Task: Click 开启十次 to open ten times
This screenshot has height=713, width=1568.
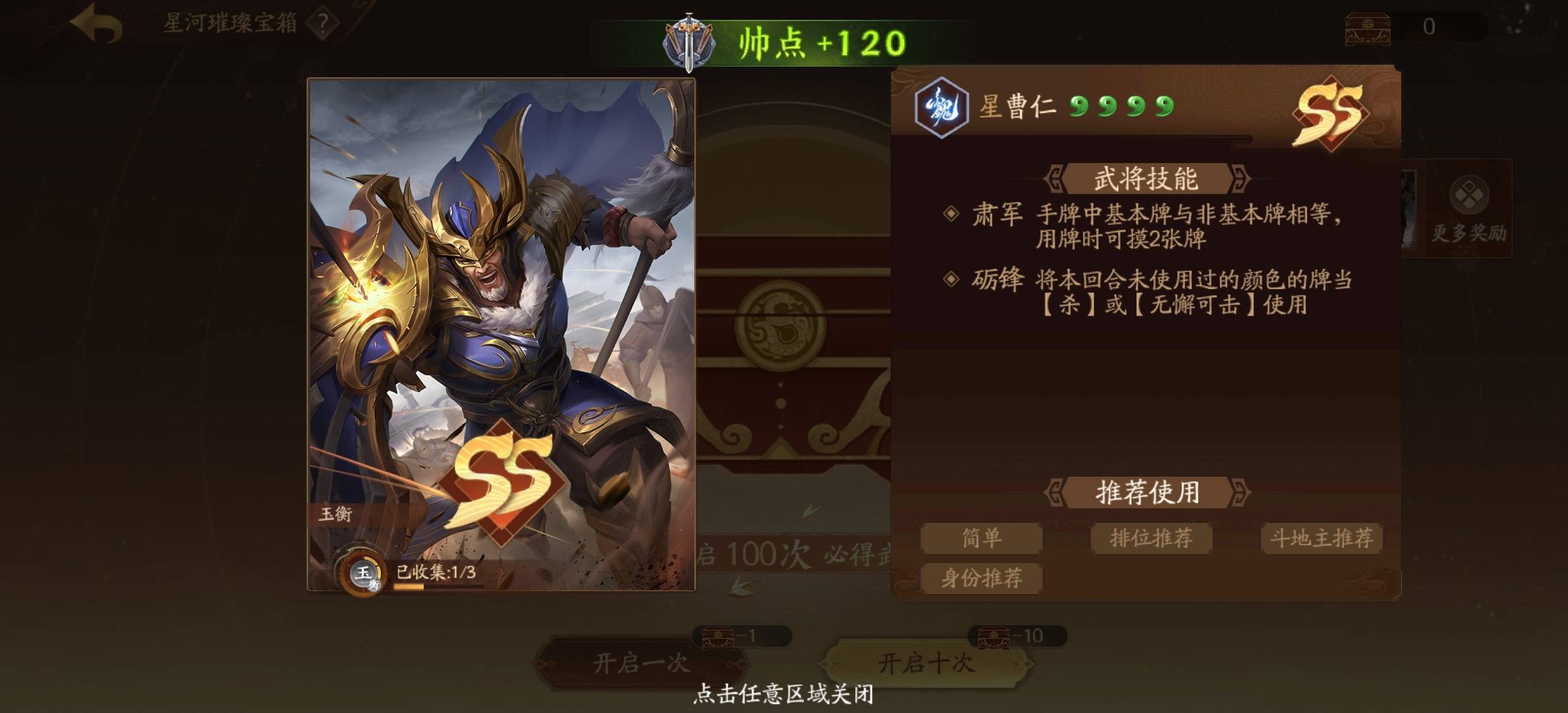Action: (926, 663)
